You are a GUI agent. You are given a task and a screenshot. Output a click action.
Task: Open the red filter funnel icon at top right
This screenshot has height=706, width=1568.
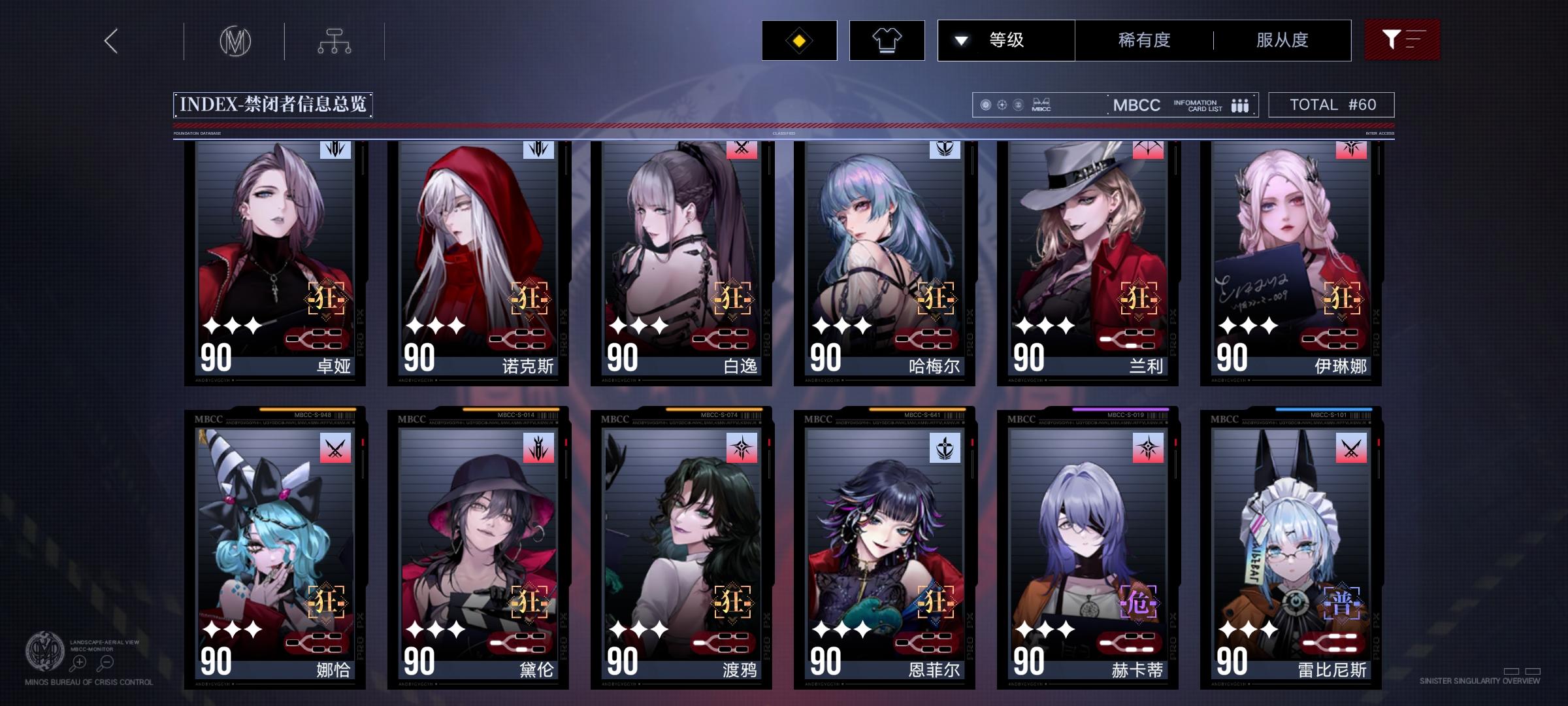pos(1402,40)
